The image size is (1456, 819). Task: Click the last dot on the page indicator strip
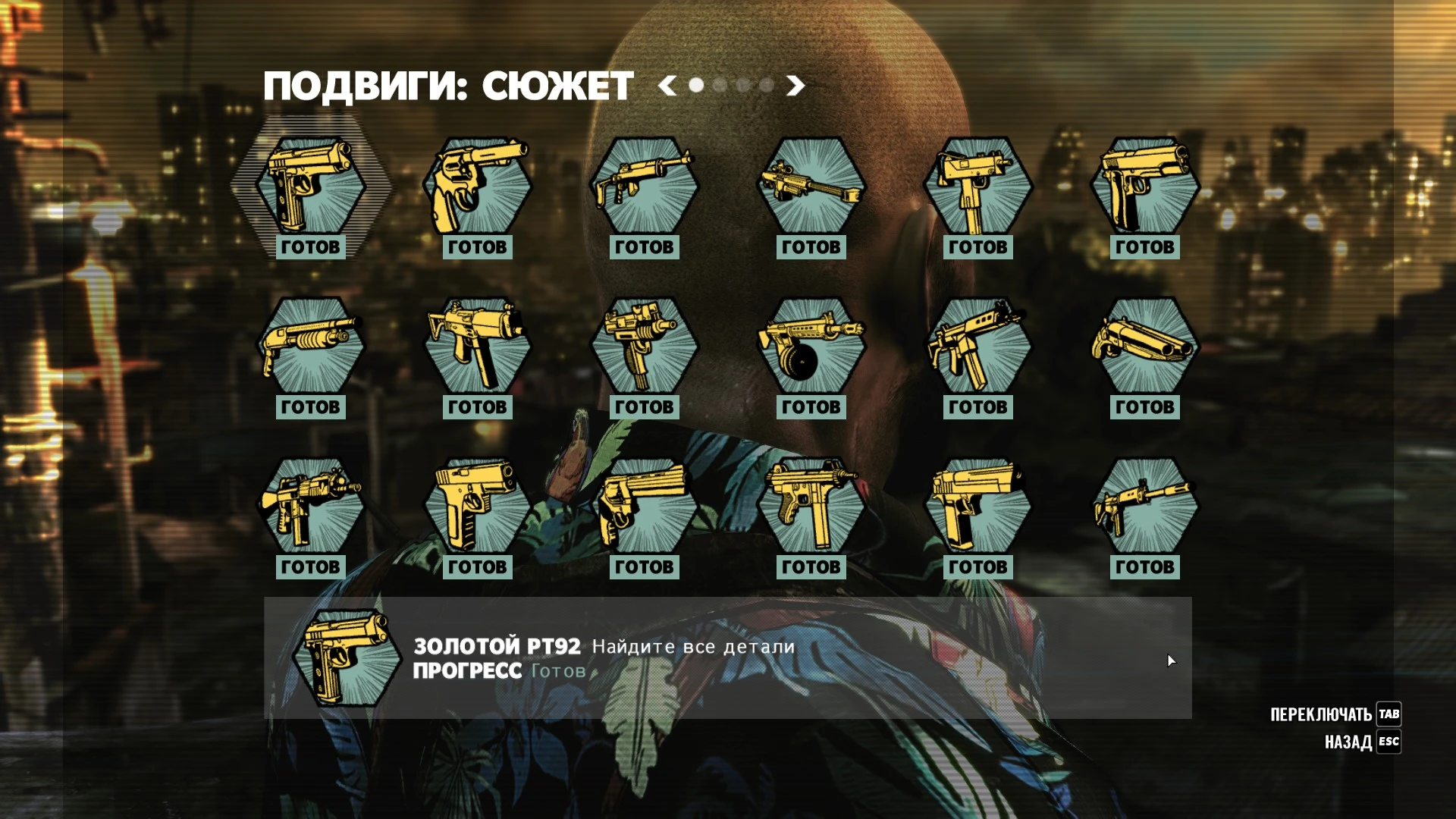click(767, 86)
